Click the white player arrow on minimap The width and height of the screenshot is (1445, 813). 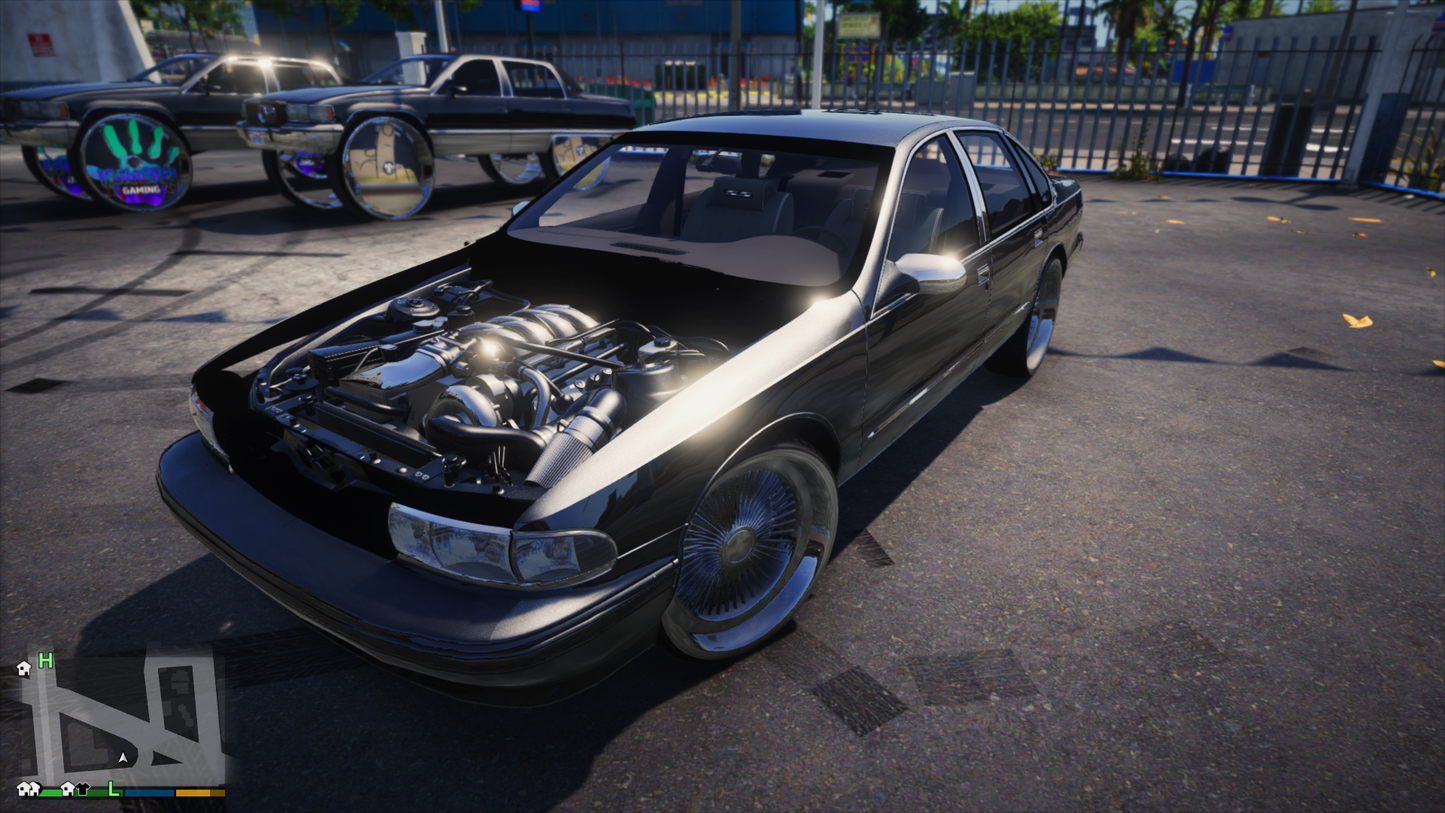click(x=123, y=759)
